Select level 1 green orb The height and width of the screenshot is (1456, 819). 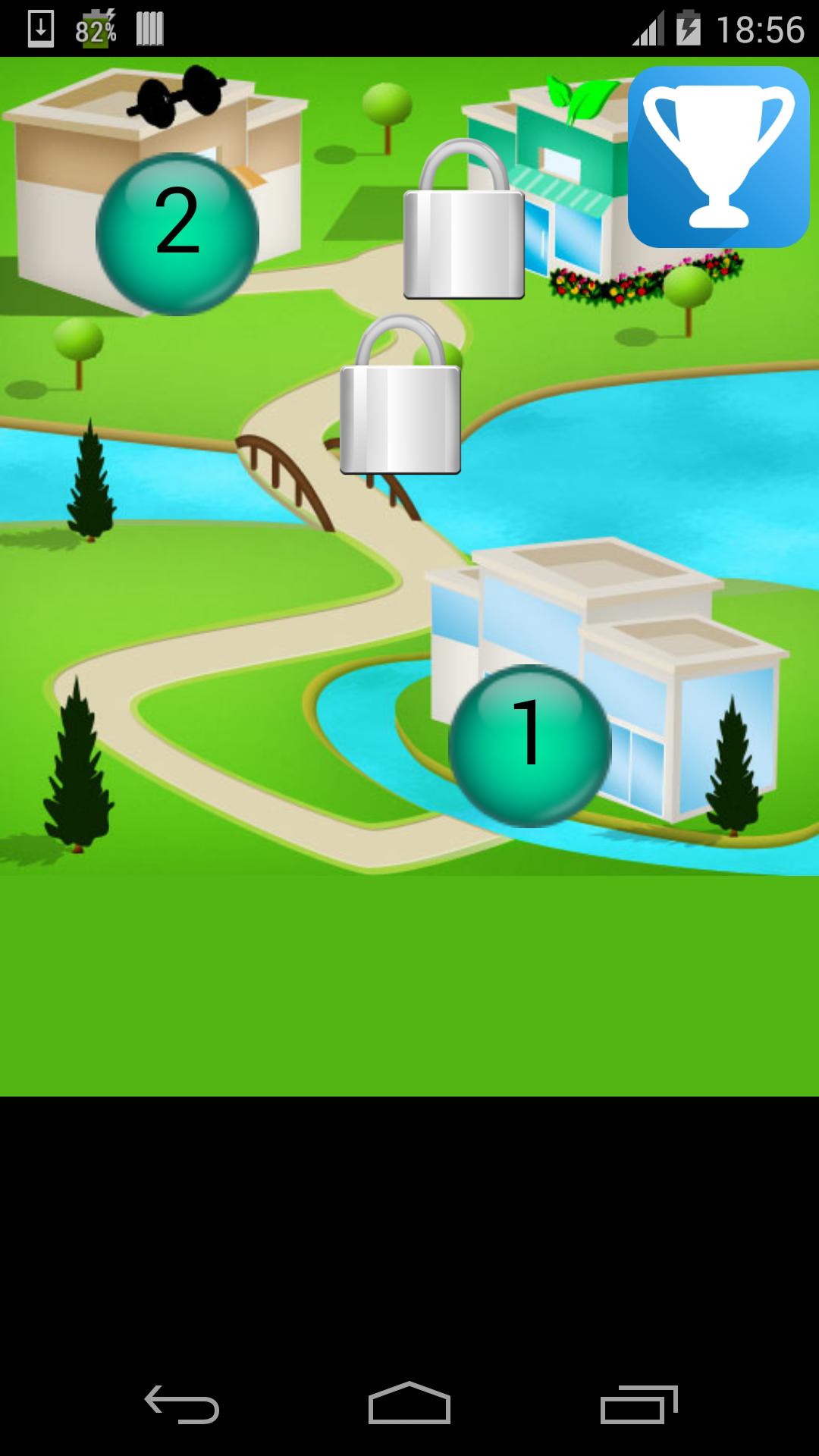coord(529,745)
